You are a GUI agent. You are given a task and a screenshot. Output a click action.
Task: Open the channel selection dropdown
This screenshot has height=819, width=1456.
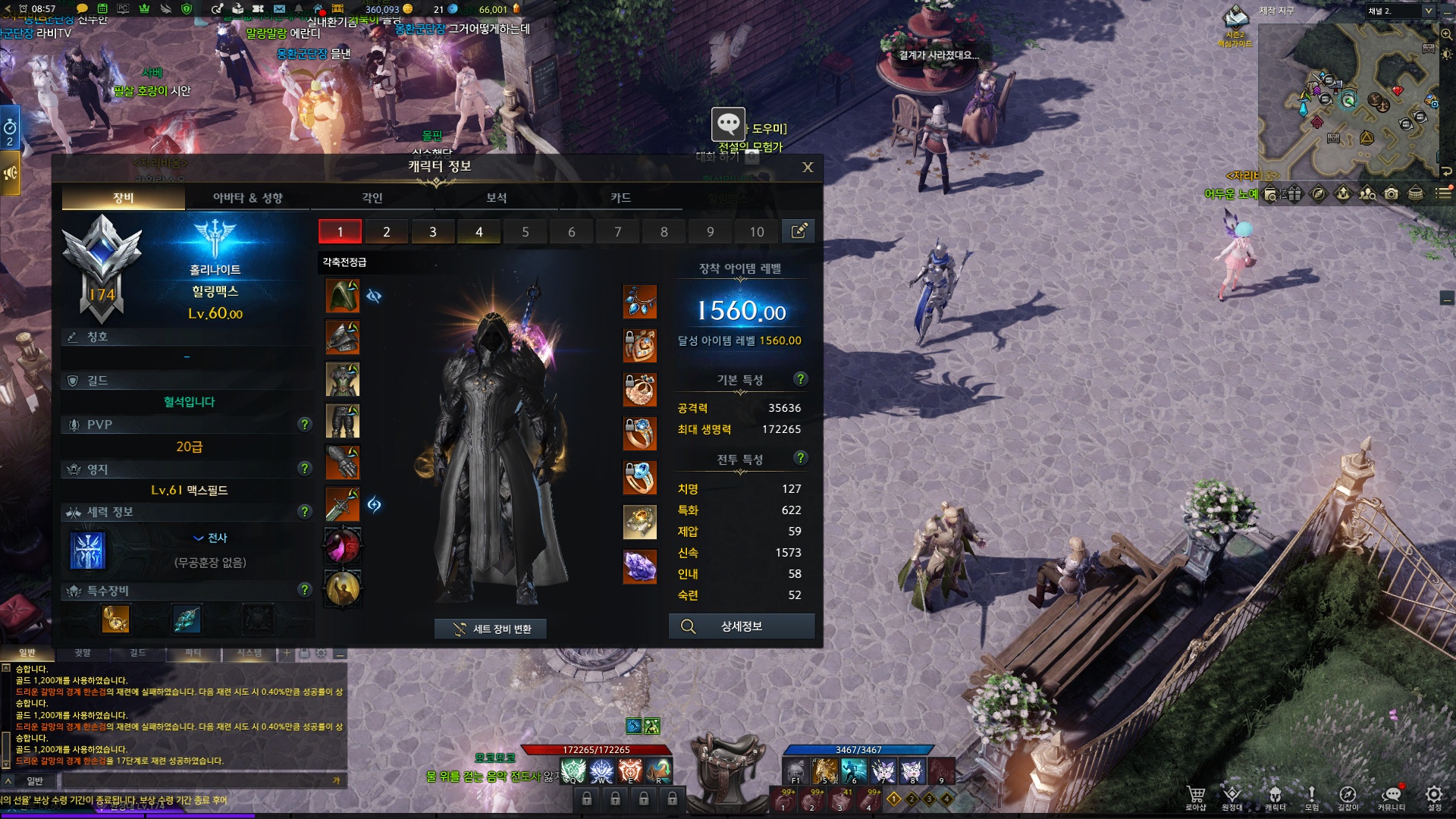pos(1428,11)
